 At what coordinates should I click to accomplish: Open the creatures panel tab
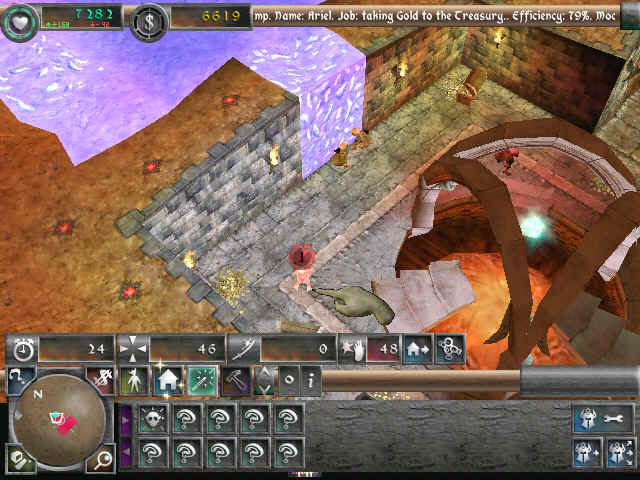[133, 380]
